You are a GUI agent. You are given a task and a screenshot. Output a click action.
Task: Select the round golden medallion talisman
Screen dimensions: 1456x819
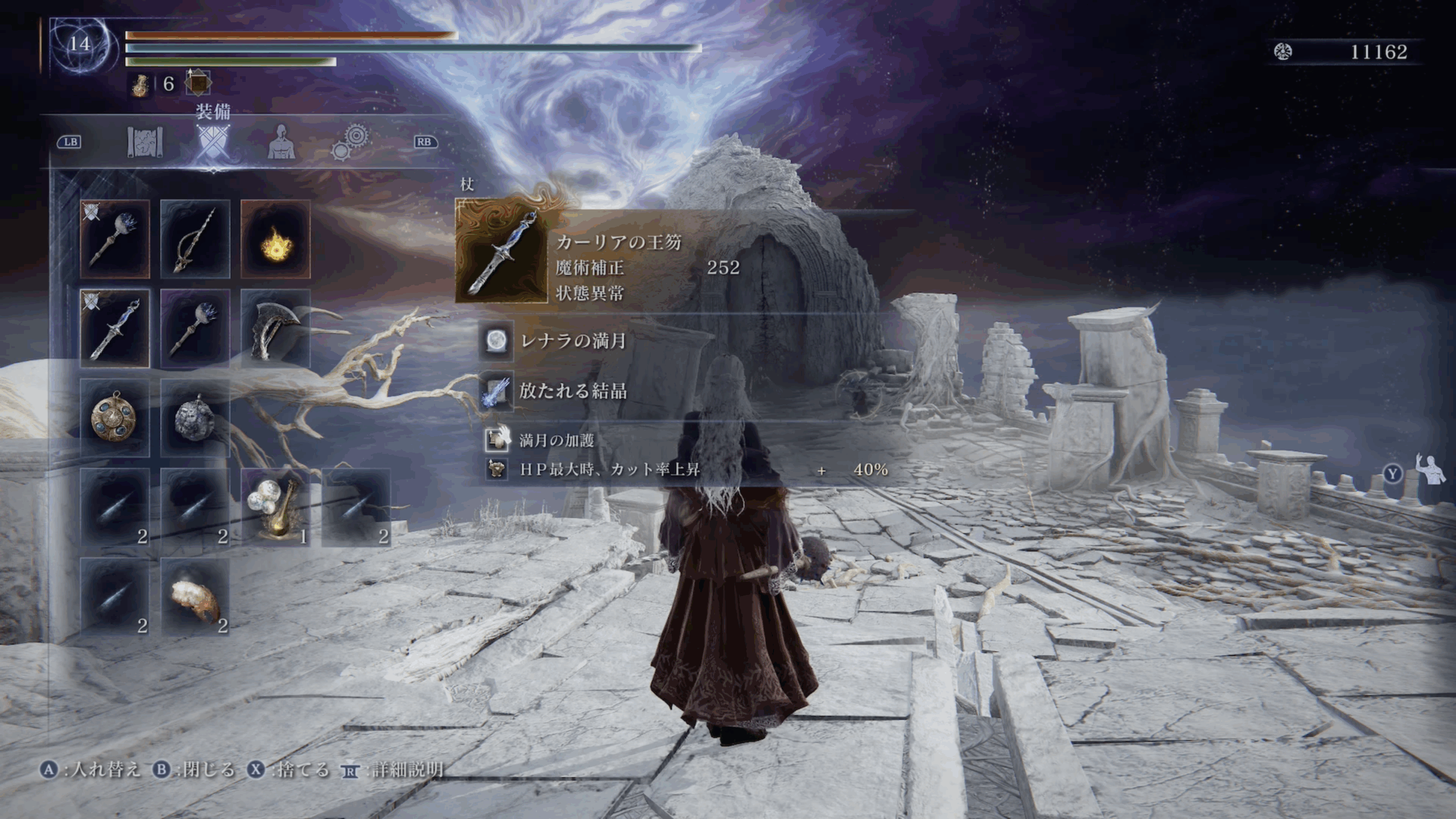pyautogui.click(x=115, y=418)
